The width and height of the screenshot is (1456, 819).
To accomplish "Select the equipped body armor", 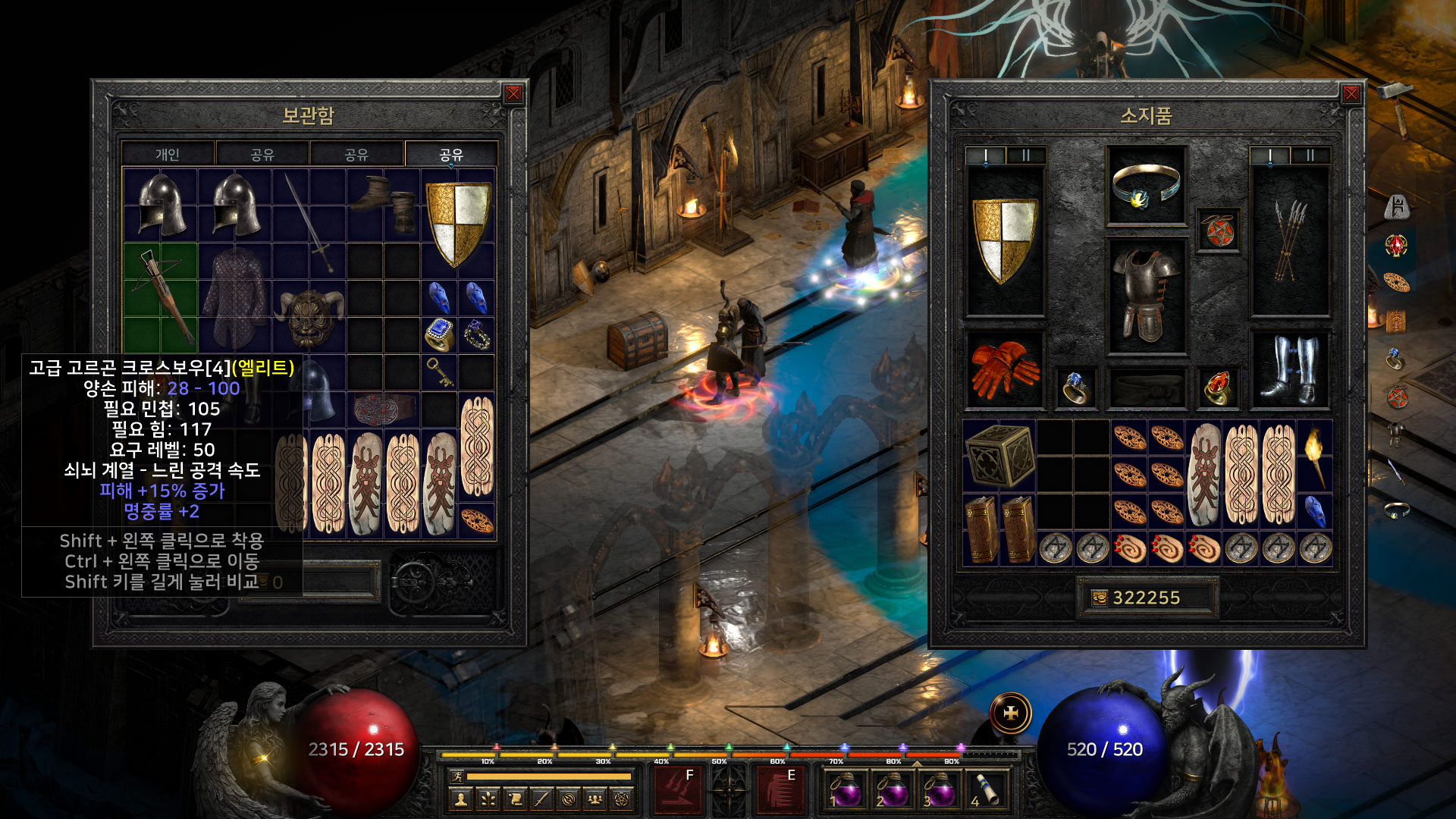I will [1146, 296].
